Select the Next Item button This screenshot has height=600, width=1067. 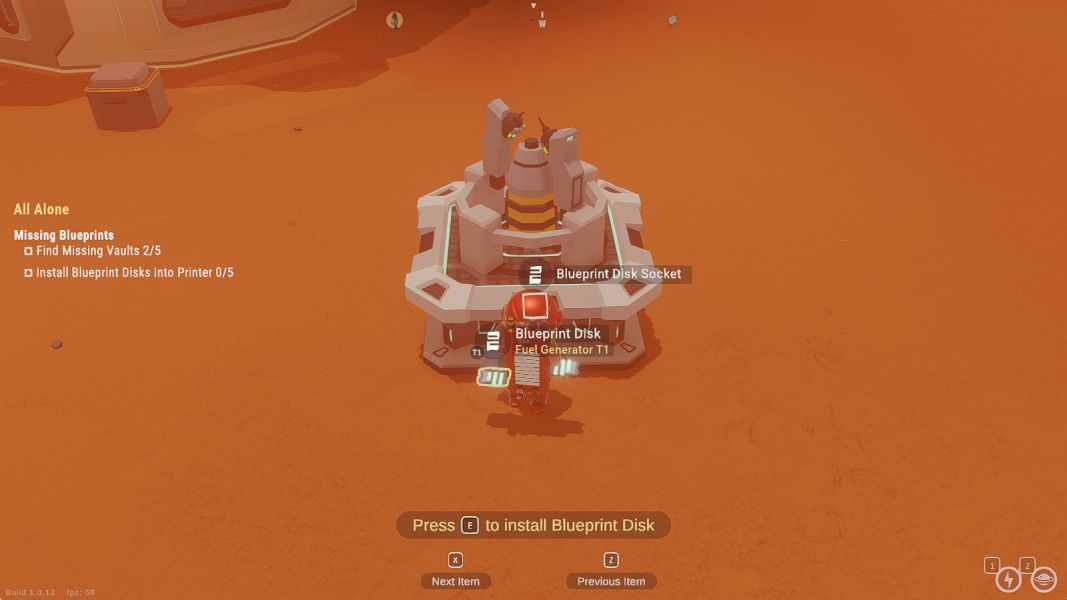tap(456, 581)
